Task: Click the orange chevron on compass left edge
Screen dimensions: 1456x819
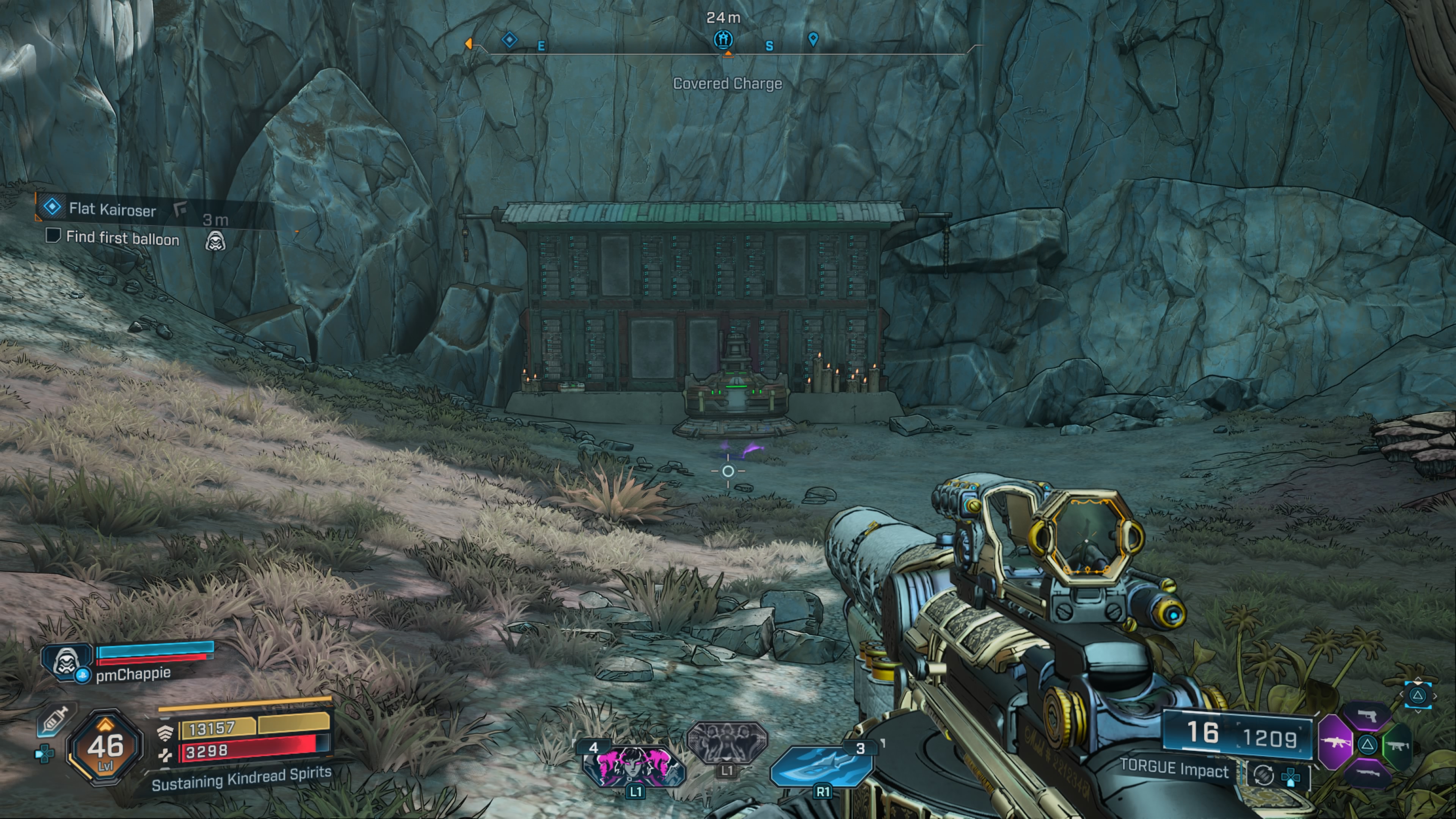Action: [x=469, y=44]
